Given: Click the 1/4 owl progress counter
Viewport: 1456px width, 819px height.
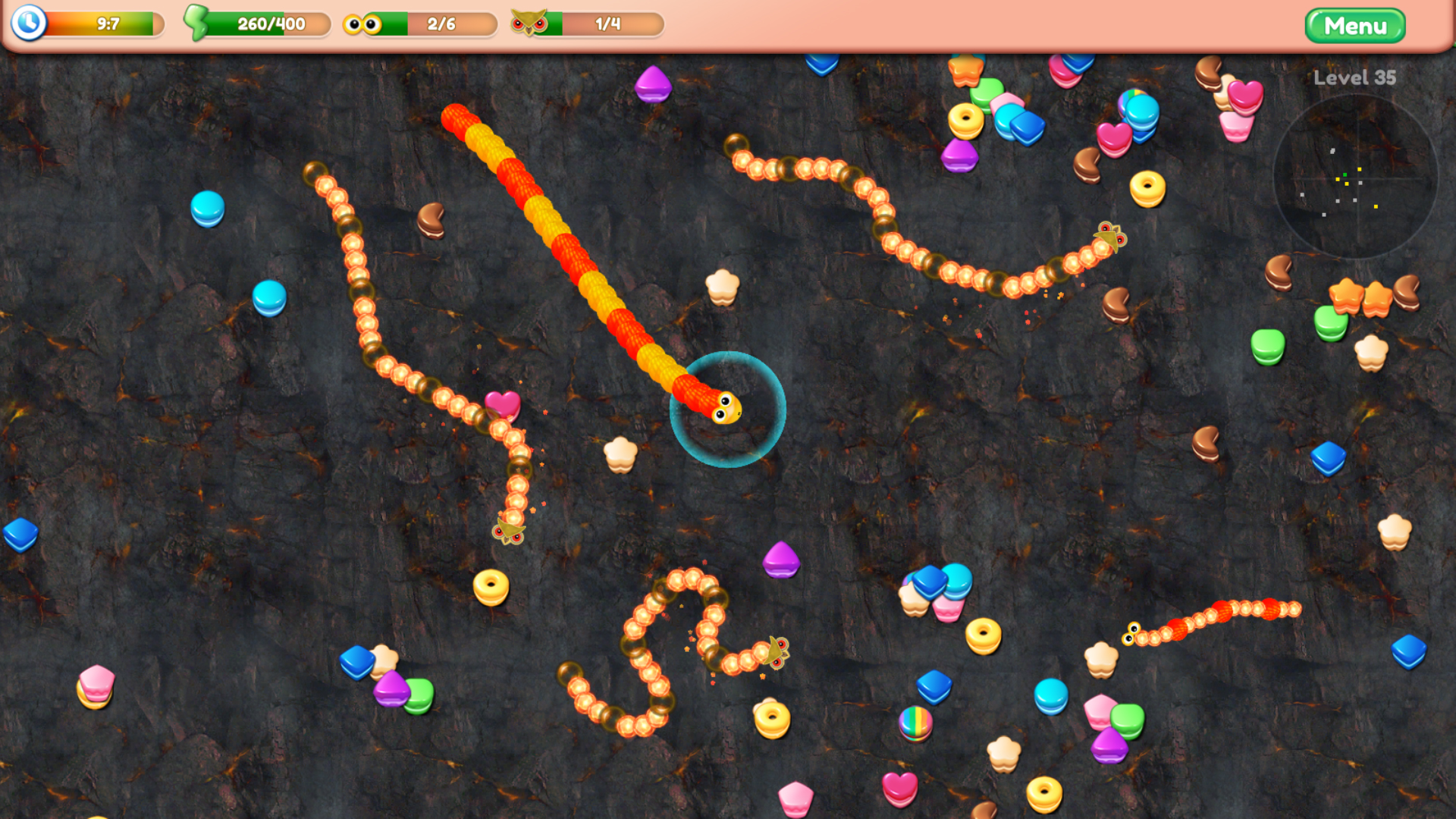Looking at the screenshot, I should click(607, 24).
